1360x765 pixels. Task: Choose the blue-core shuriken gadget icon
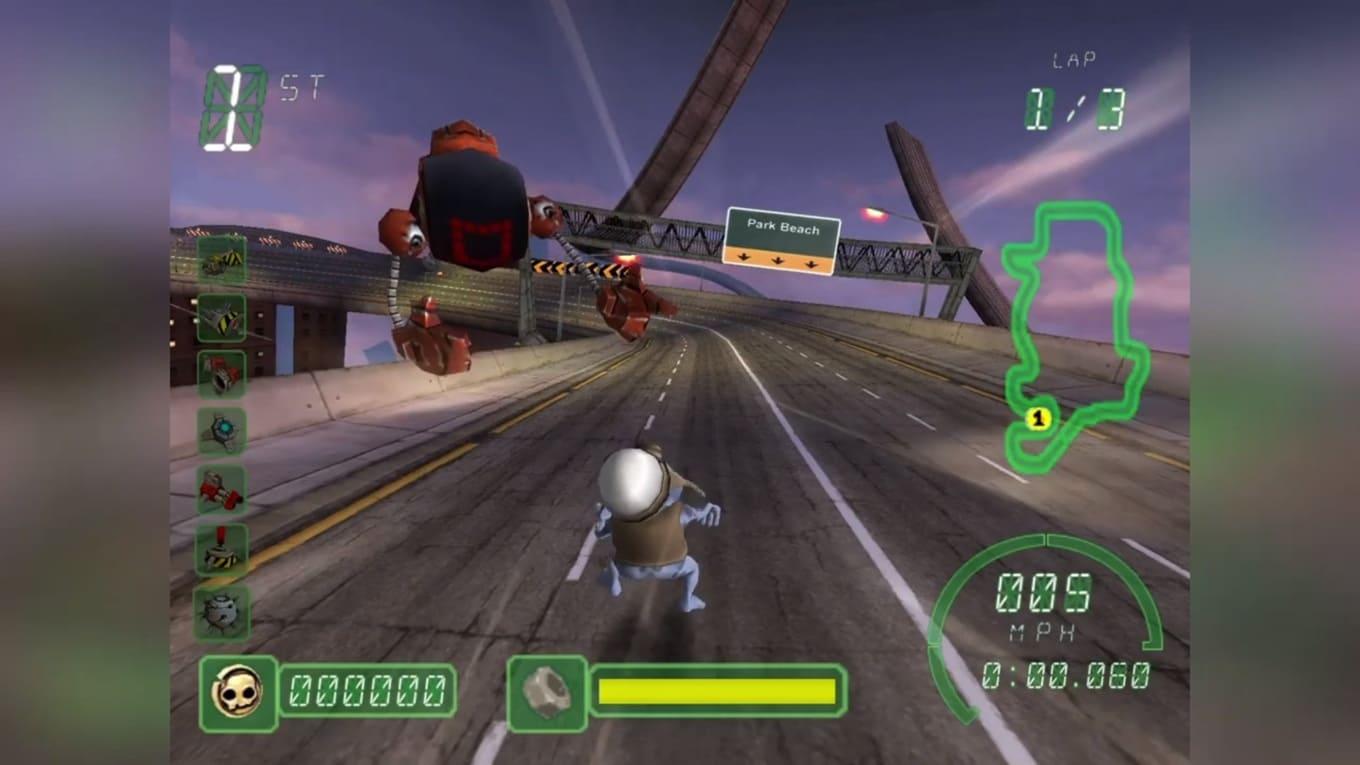(x=221, y=432)
